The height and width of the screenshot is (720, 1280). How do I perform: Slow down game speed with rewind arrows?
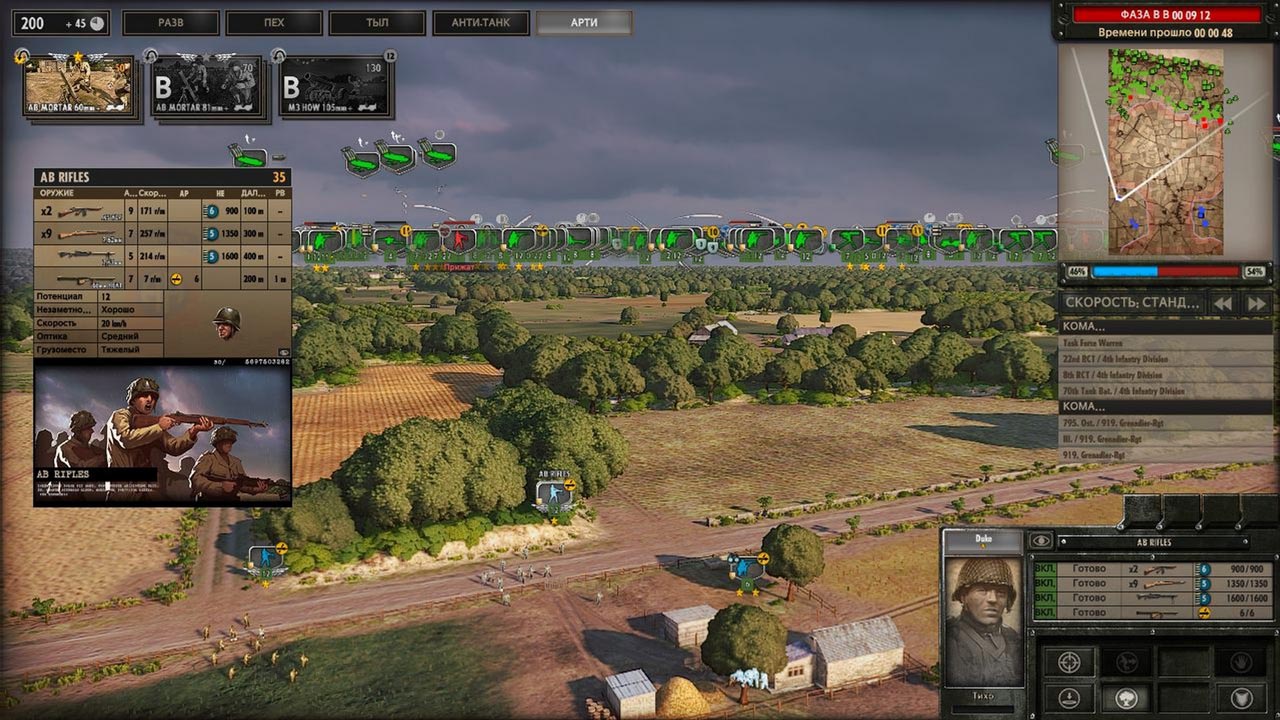1222,303
